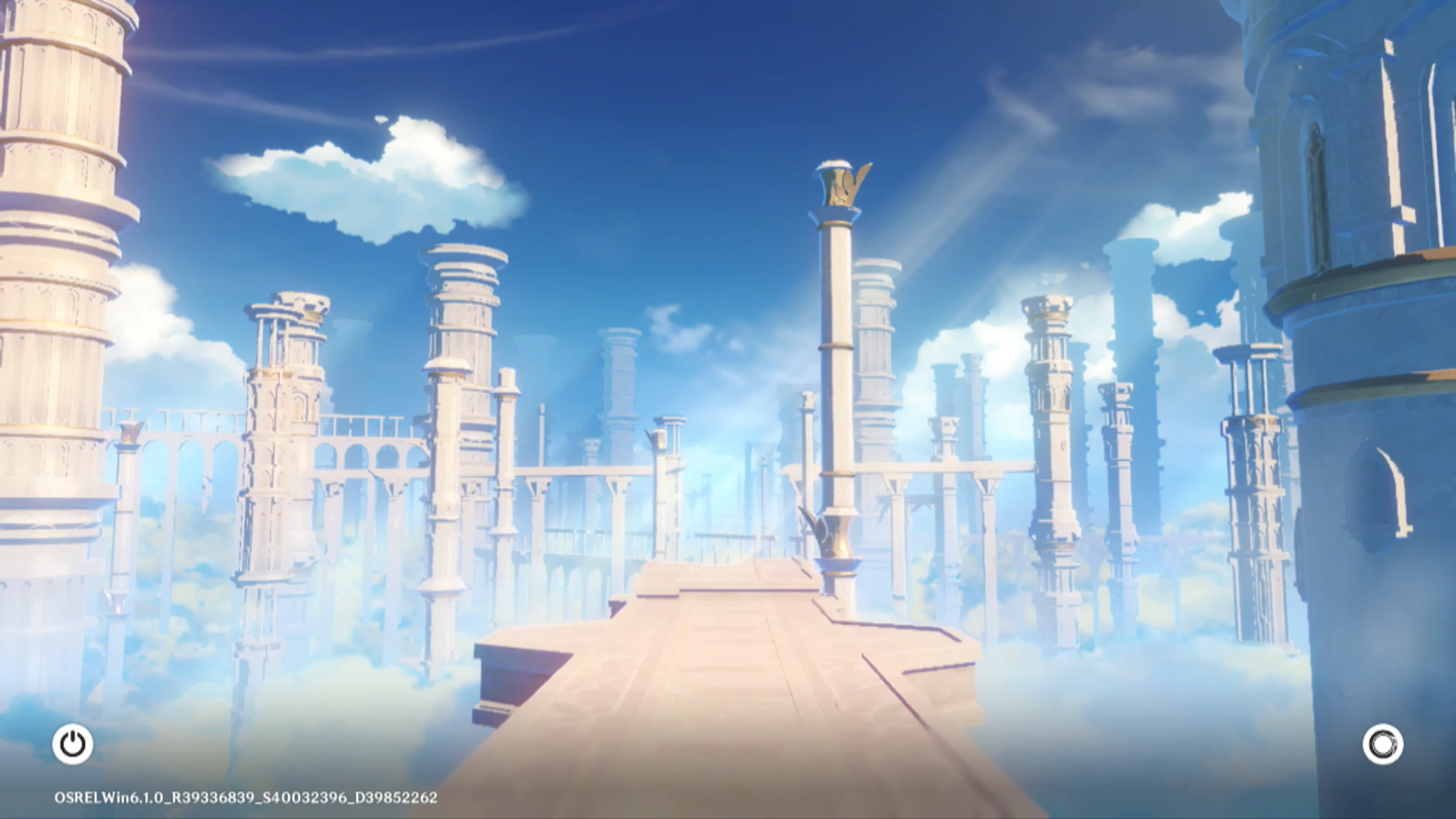Viewport: 1456px width, 819px height.
Task: Open the circular ring icon button
Action: click(x=1382, y=744)
